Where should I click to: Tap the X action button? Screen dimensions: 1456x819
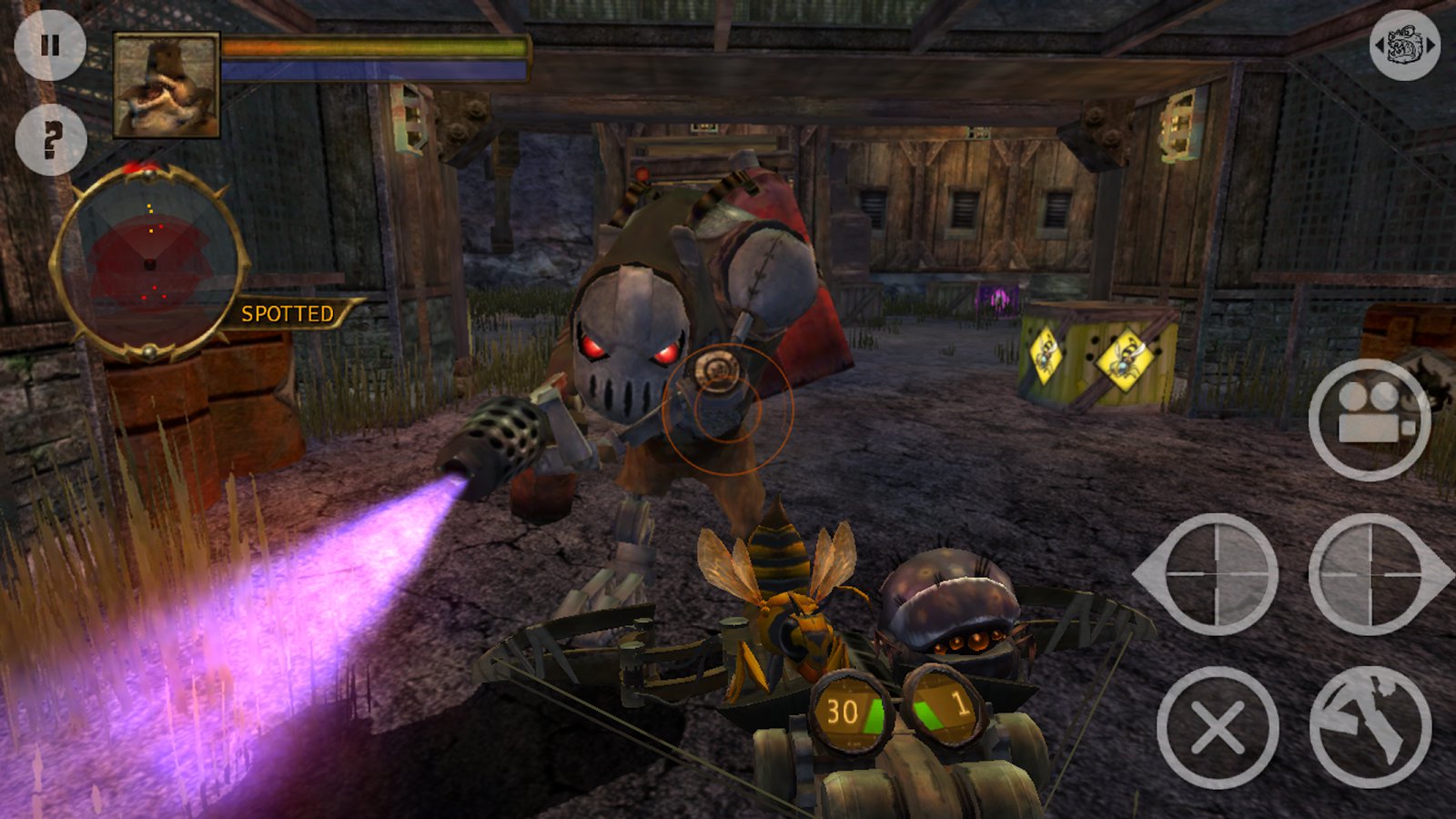(1218, 727)
